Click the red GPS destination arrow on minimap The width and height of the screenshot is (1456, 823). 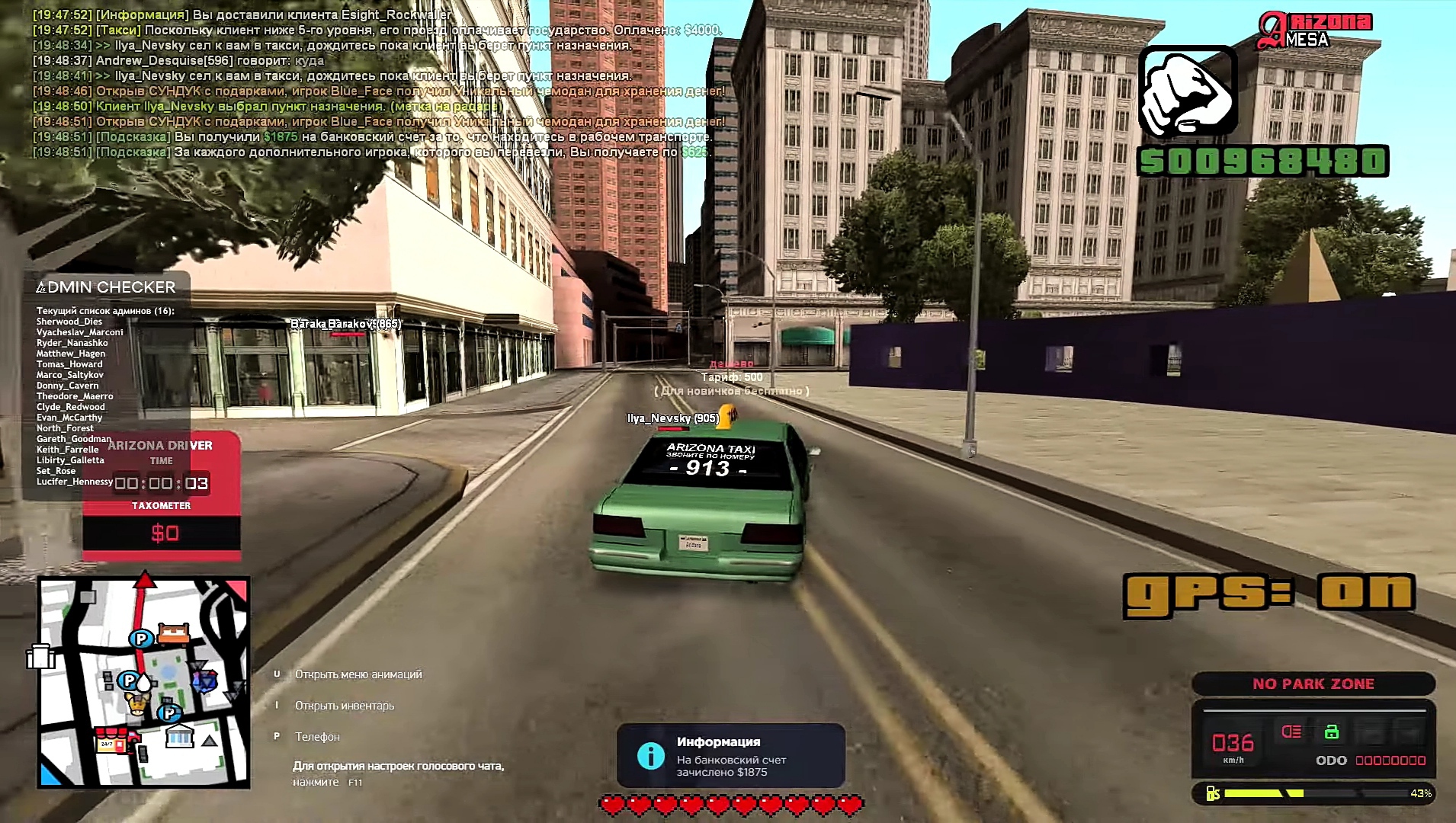click(x=144, y=581)
